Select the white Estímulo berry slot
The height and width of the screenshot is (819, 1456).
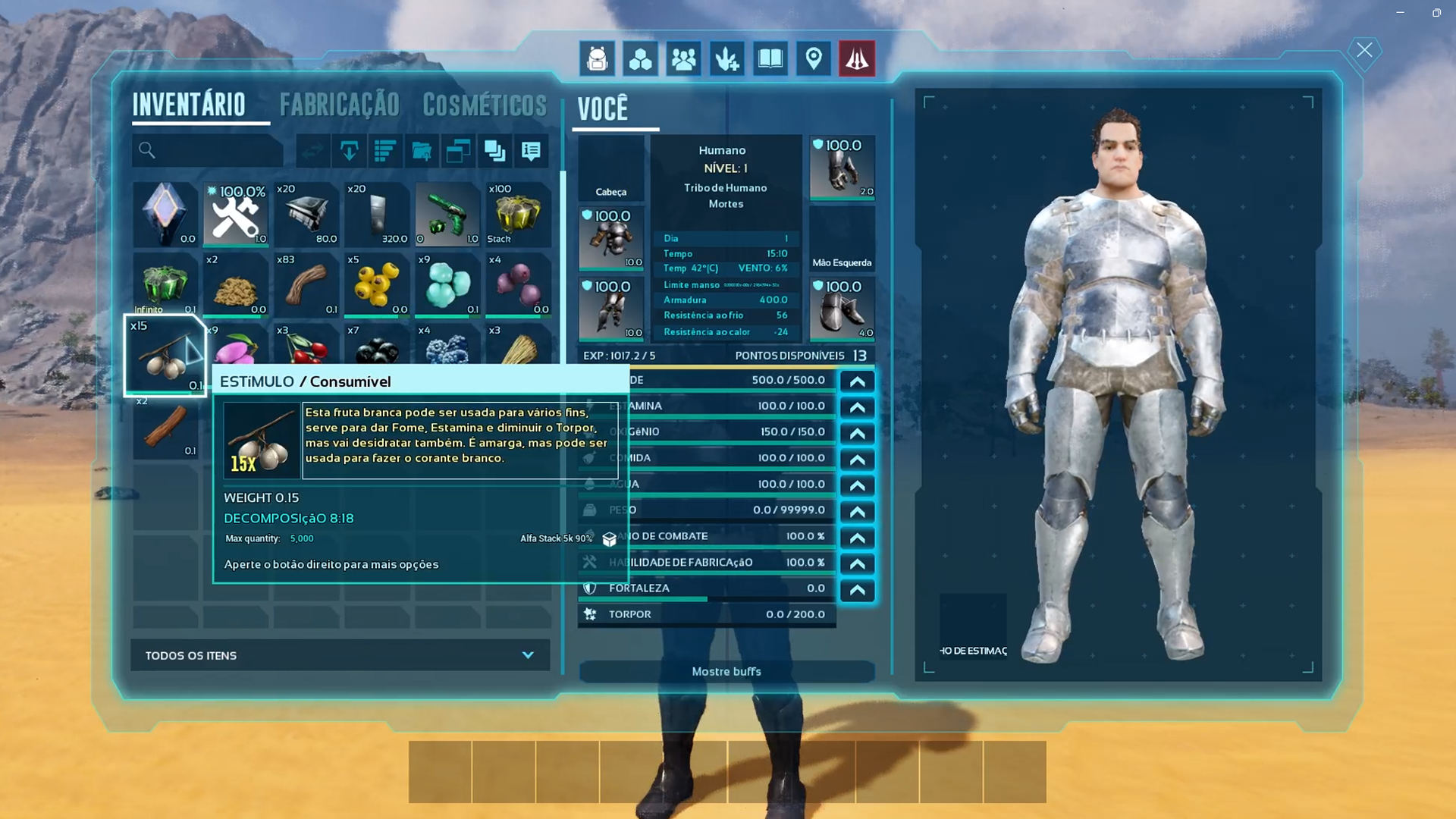coord(165,356)
